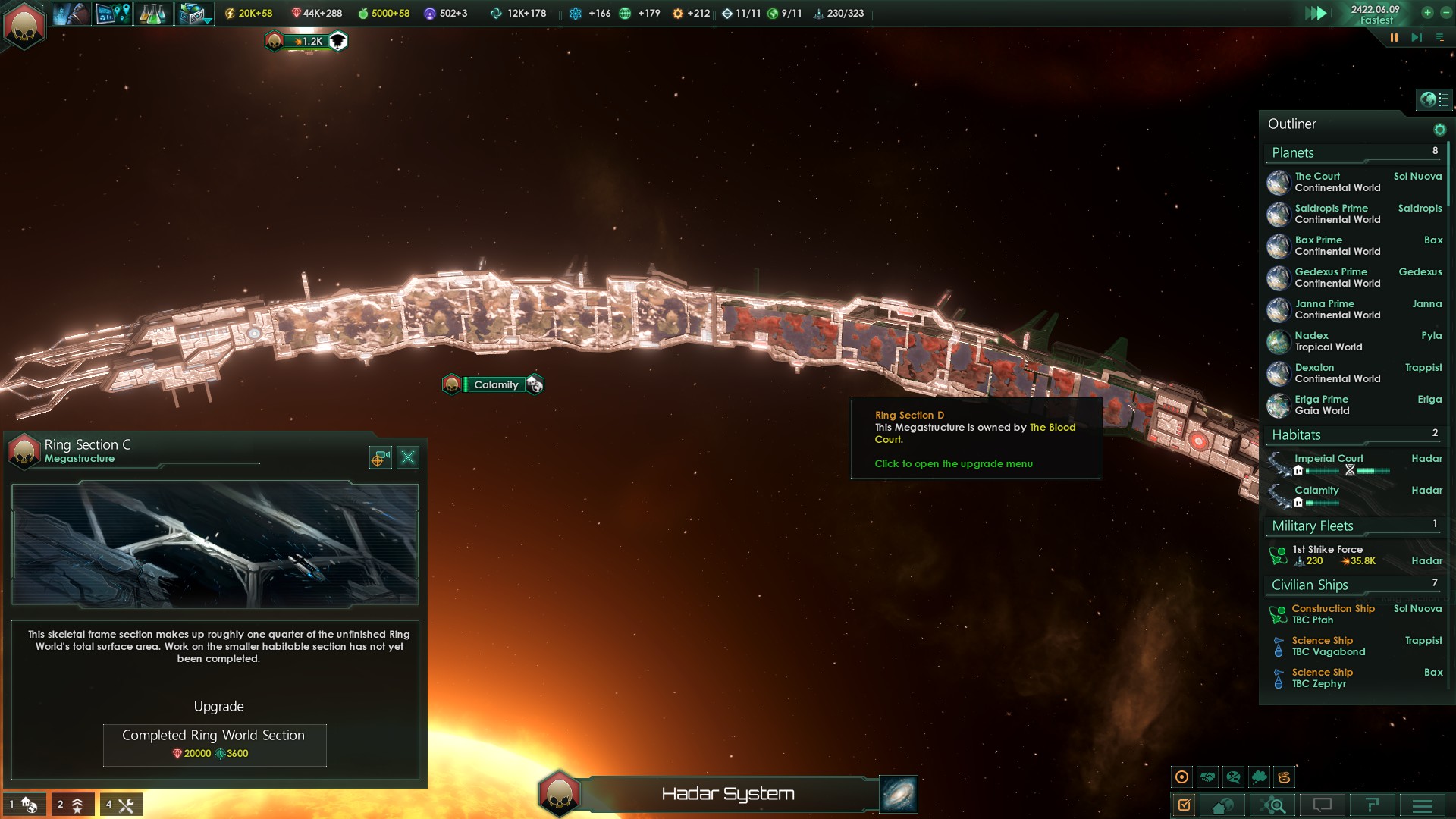Open the technology research flasks menu
Screen dimensions: 1456x819
[152, 14]
